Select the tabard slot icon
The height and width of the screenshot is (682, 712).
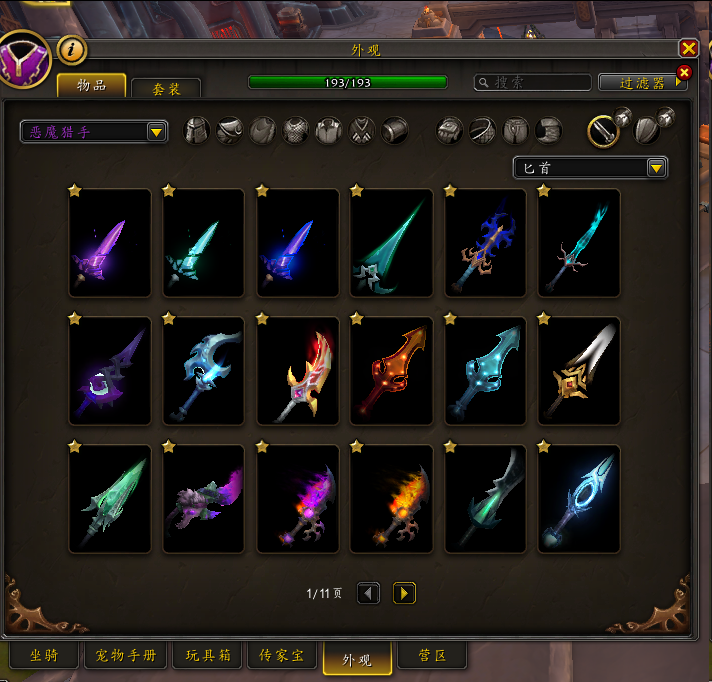pyautogui.click(x=362, y=131)
